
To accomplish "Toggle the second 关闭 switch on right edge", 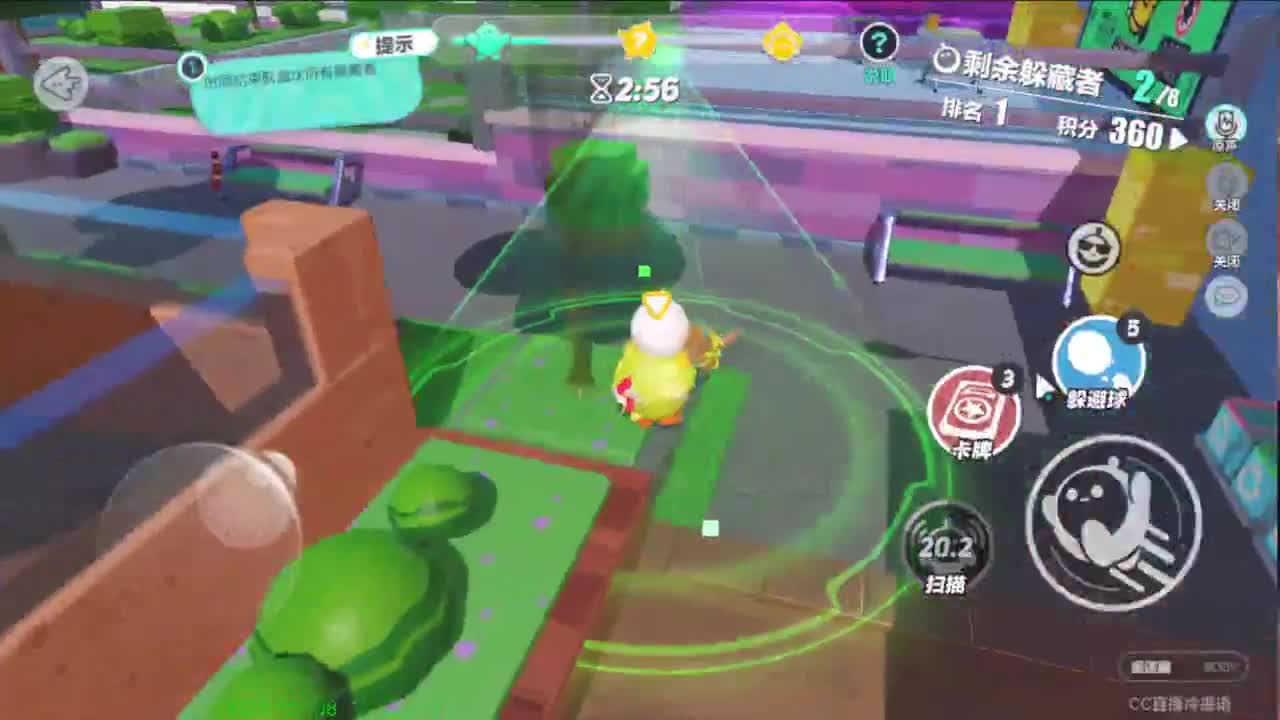I will pyautogui.click(x=1228, y=243).
